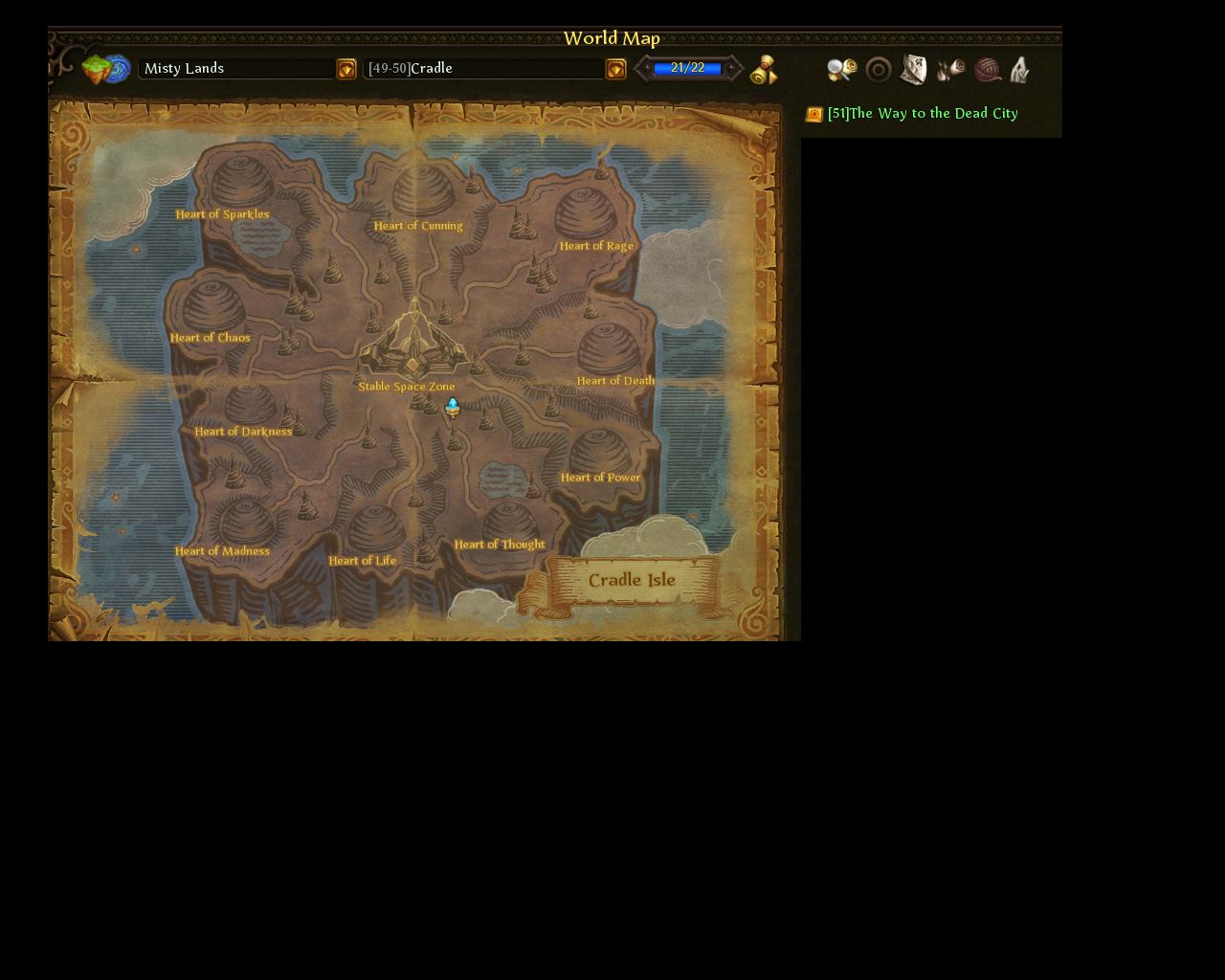This screenshot has width=1225, height=980.
Task: Toggle the magnifying glass search filter
Action: pos(841,70)
